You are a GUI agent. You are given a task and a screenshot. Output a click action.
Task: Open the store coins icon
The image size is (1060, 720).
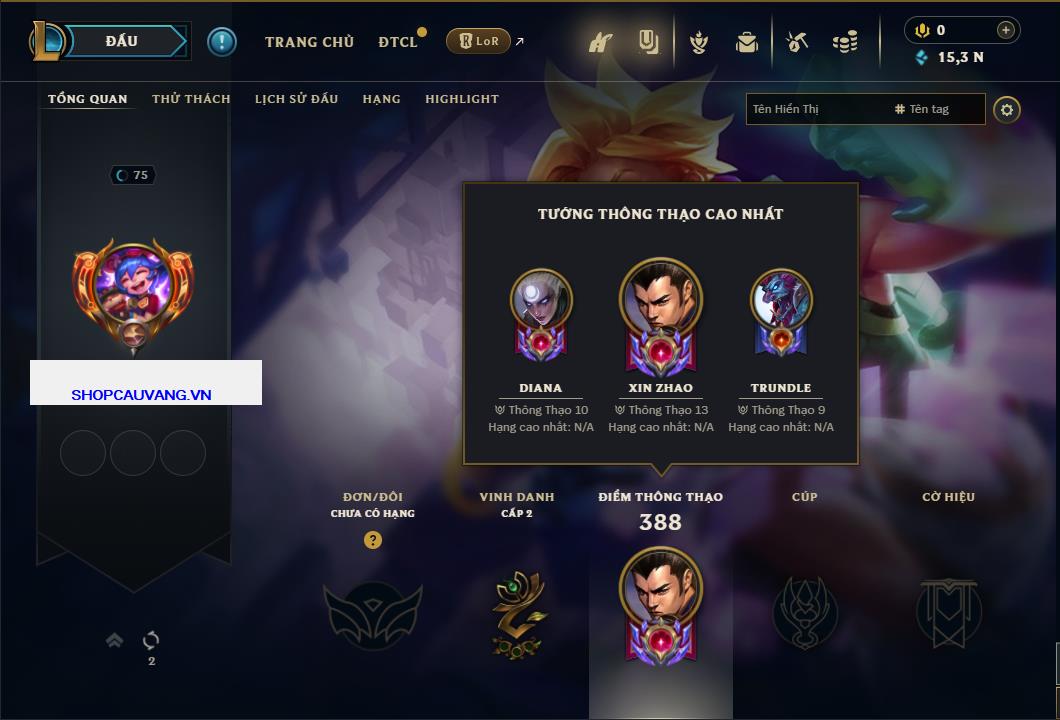coord(845,42)
